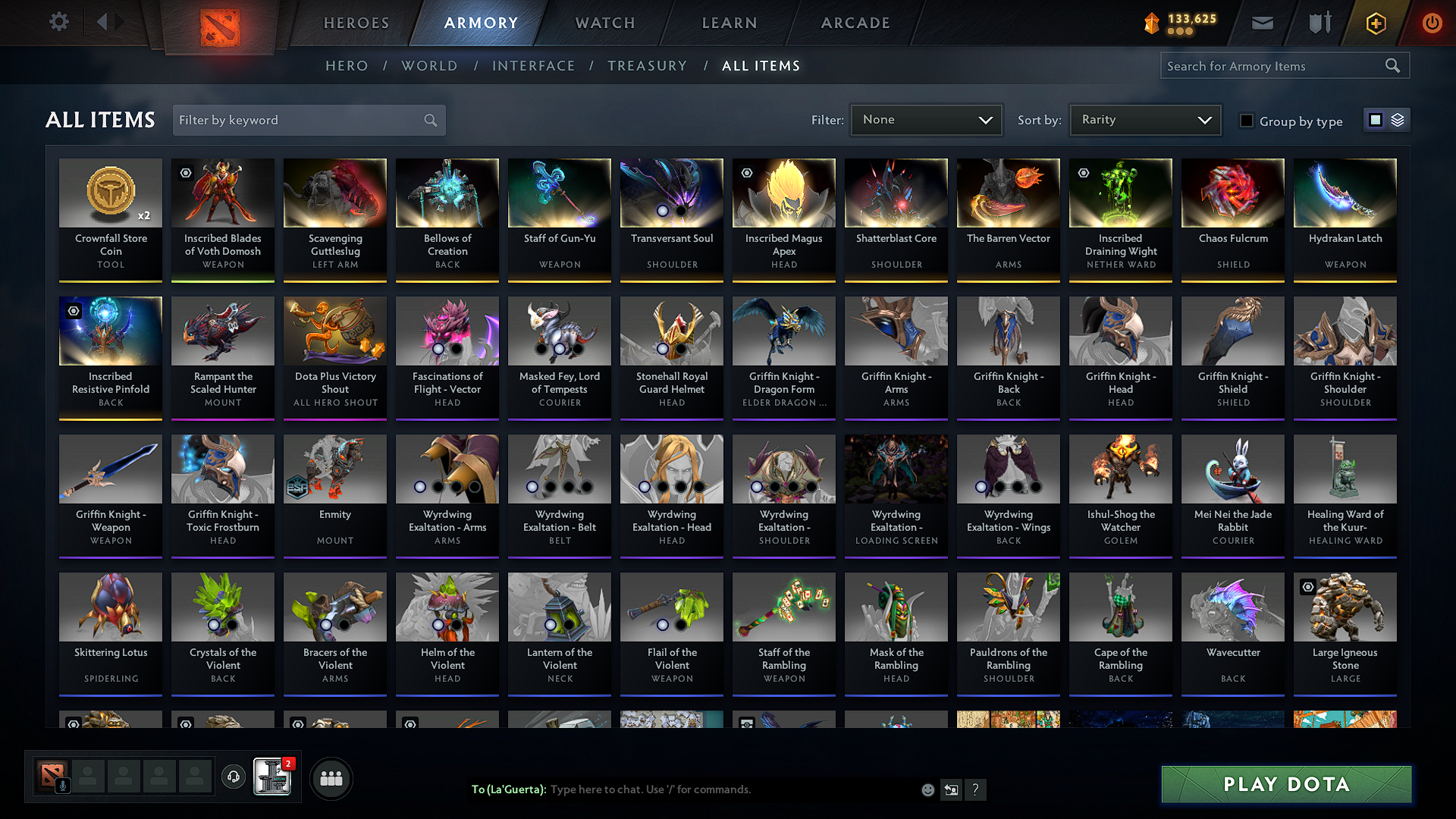Click the PLAY DOTA button
1456x819 pixels.
(1285, 784)
